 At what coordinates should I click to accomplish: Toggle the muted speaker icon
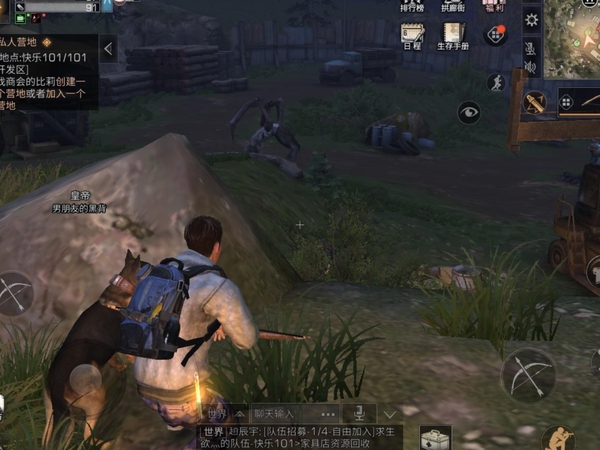click(x=531, y=67)
